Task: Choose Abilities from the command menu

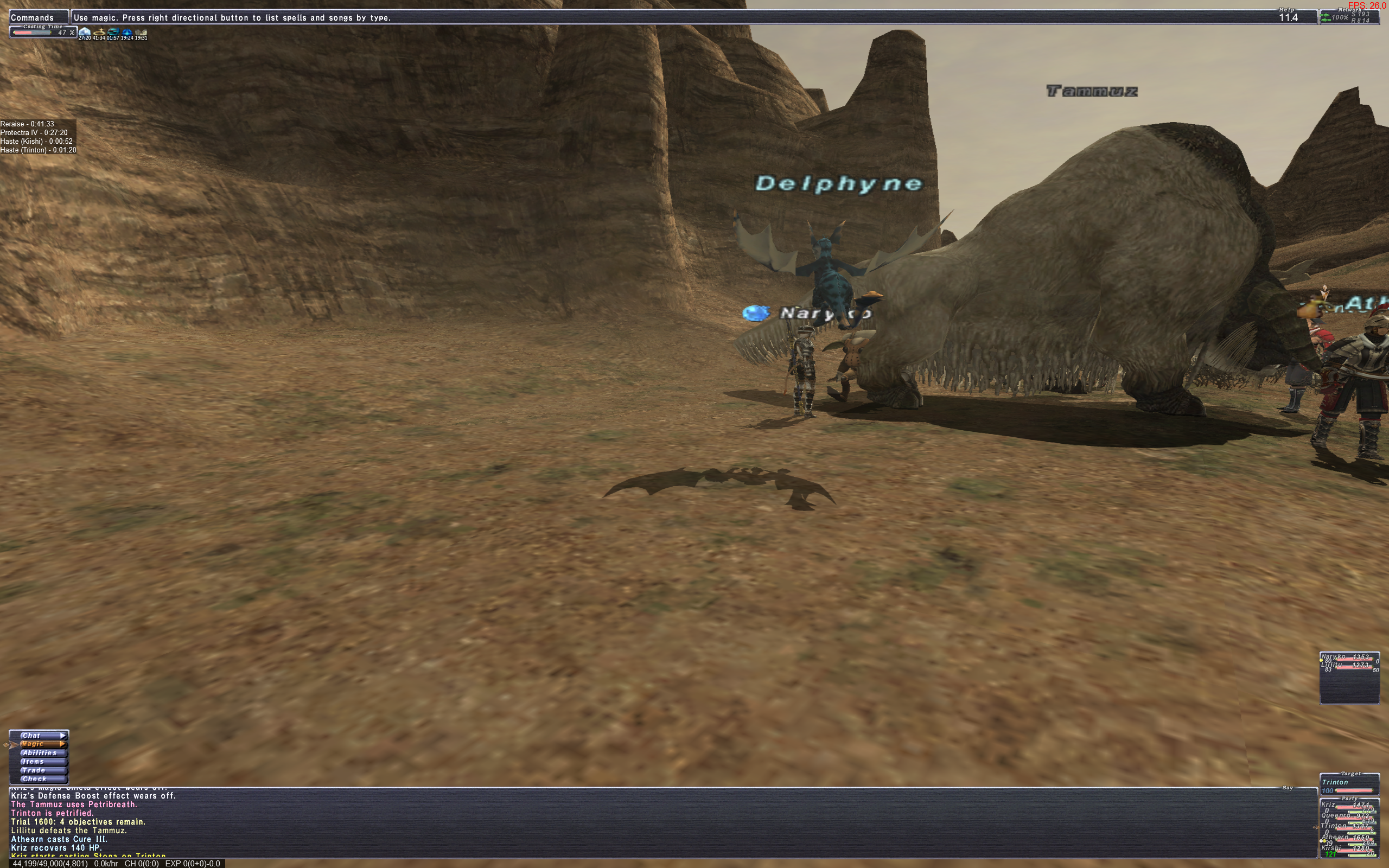Action: [x=39, y=752]
